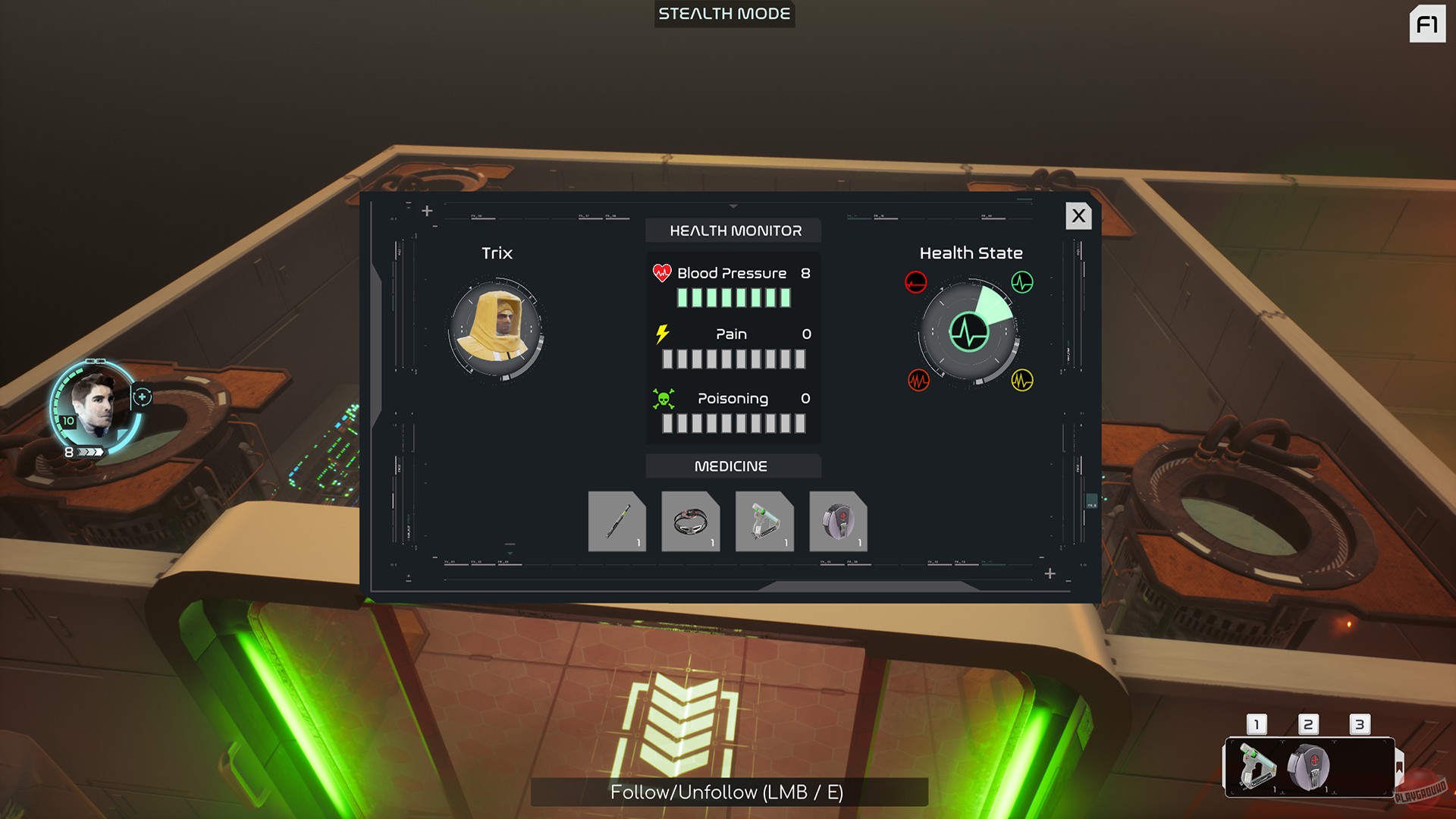Viewport: 1456px width, 819px height.
Task: Click the heart icon beside Blood Pressure
Action: [x=661, y=272]
